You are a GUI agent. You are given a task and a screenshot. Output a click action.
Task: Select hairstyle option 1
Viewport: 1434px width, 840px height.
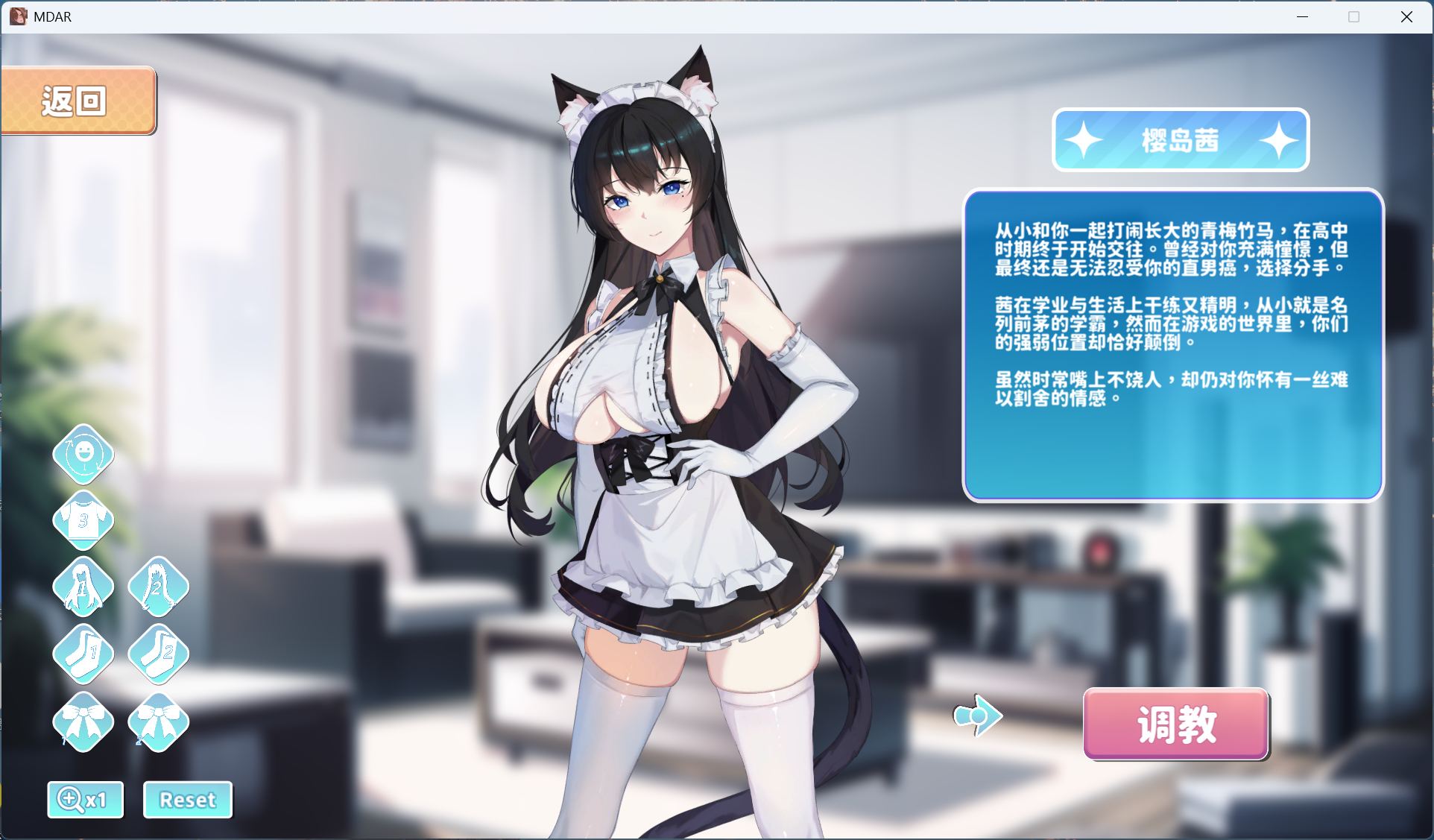point(83,587)
